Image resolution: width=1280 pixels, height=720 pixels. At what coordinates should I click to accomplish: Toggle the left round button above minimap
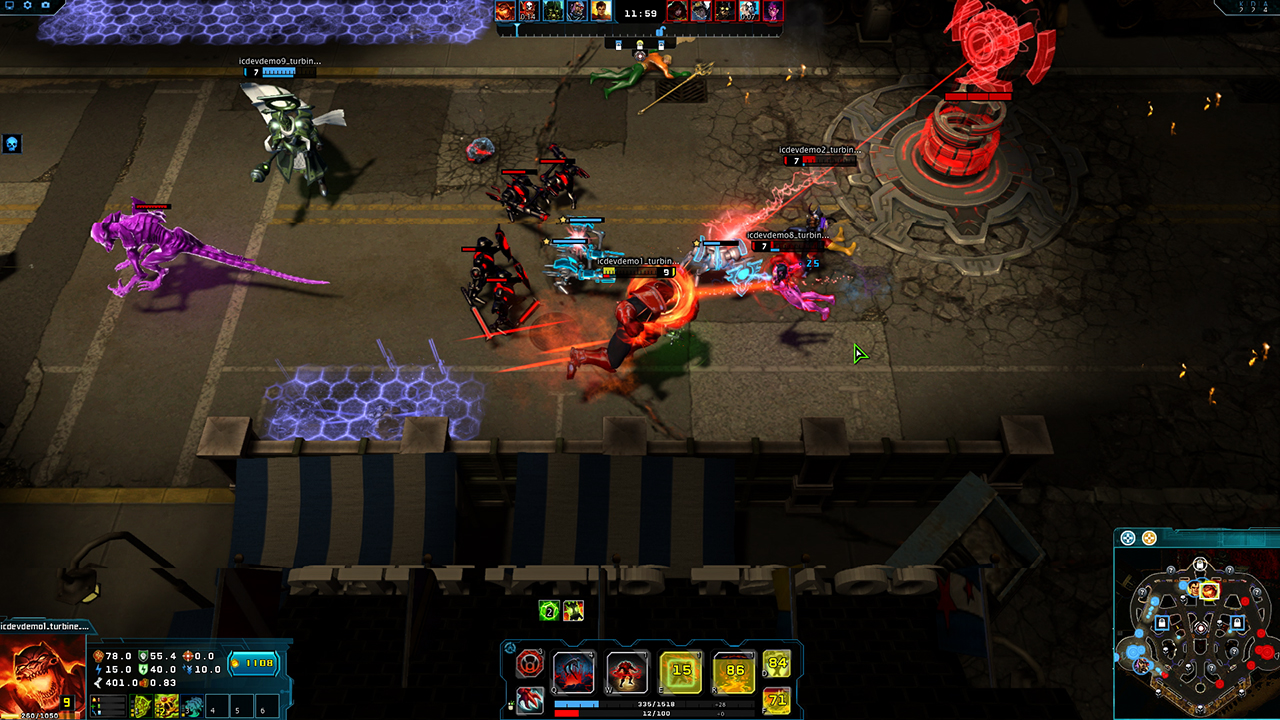coord(1128,538)
